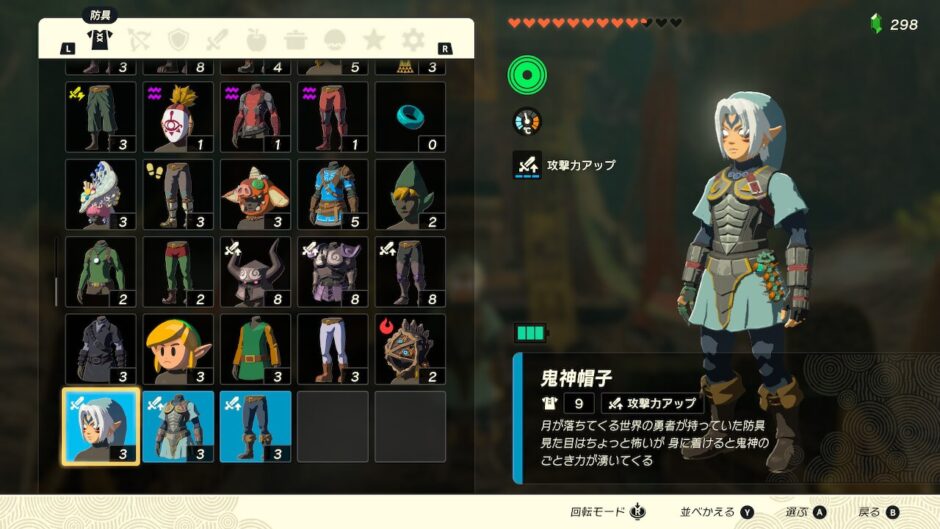Switch to the bows and arrows tab
This screenshot has width=940, height=529.
point(139,40)
